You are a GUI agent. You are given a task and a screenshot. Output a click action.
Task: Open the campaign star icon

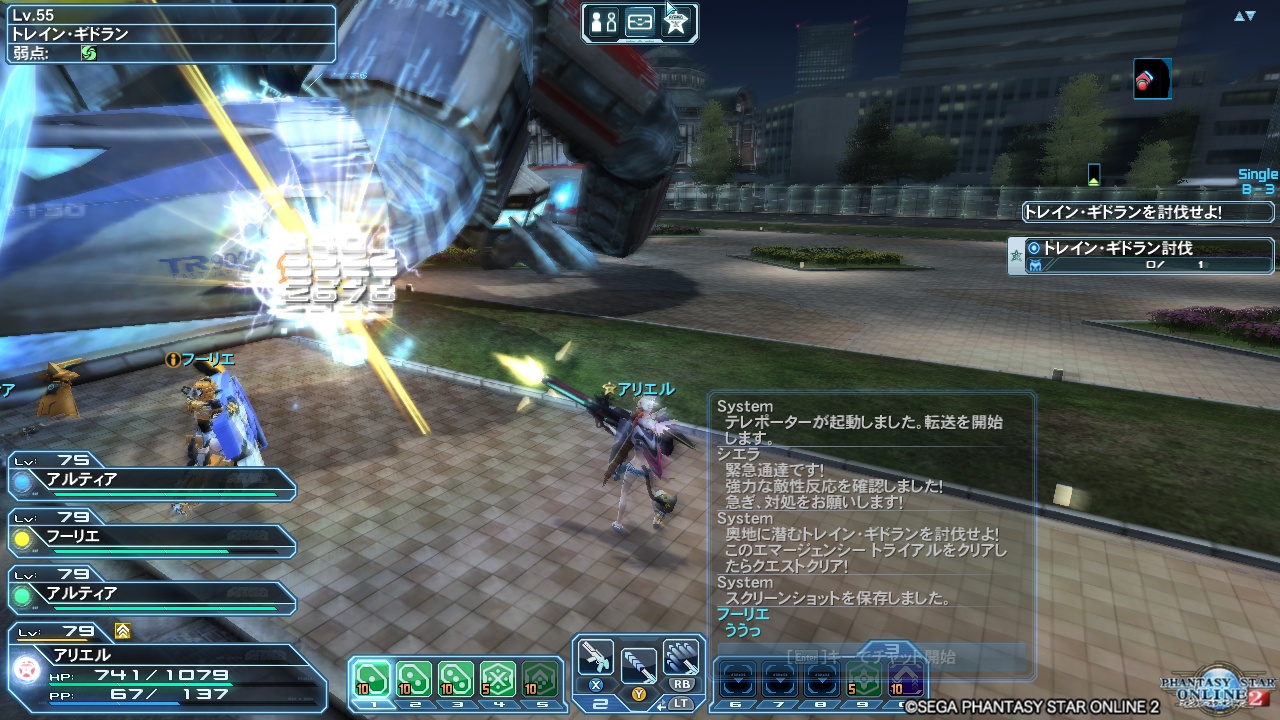(x=676, y=22)
